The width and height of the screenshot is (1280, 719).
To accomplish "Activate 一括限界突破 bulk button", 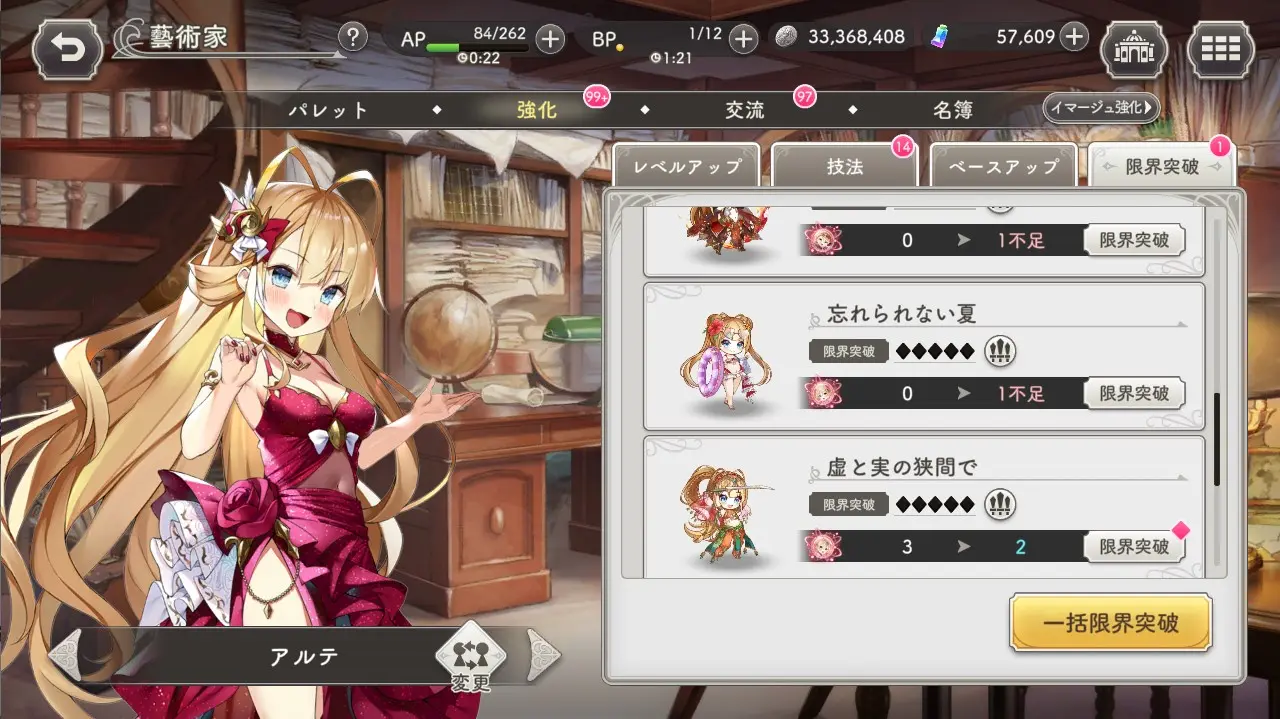I will (x=1111, y=624).
